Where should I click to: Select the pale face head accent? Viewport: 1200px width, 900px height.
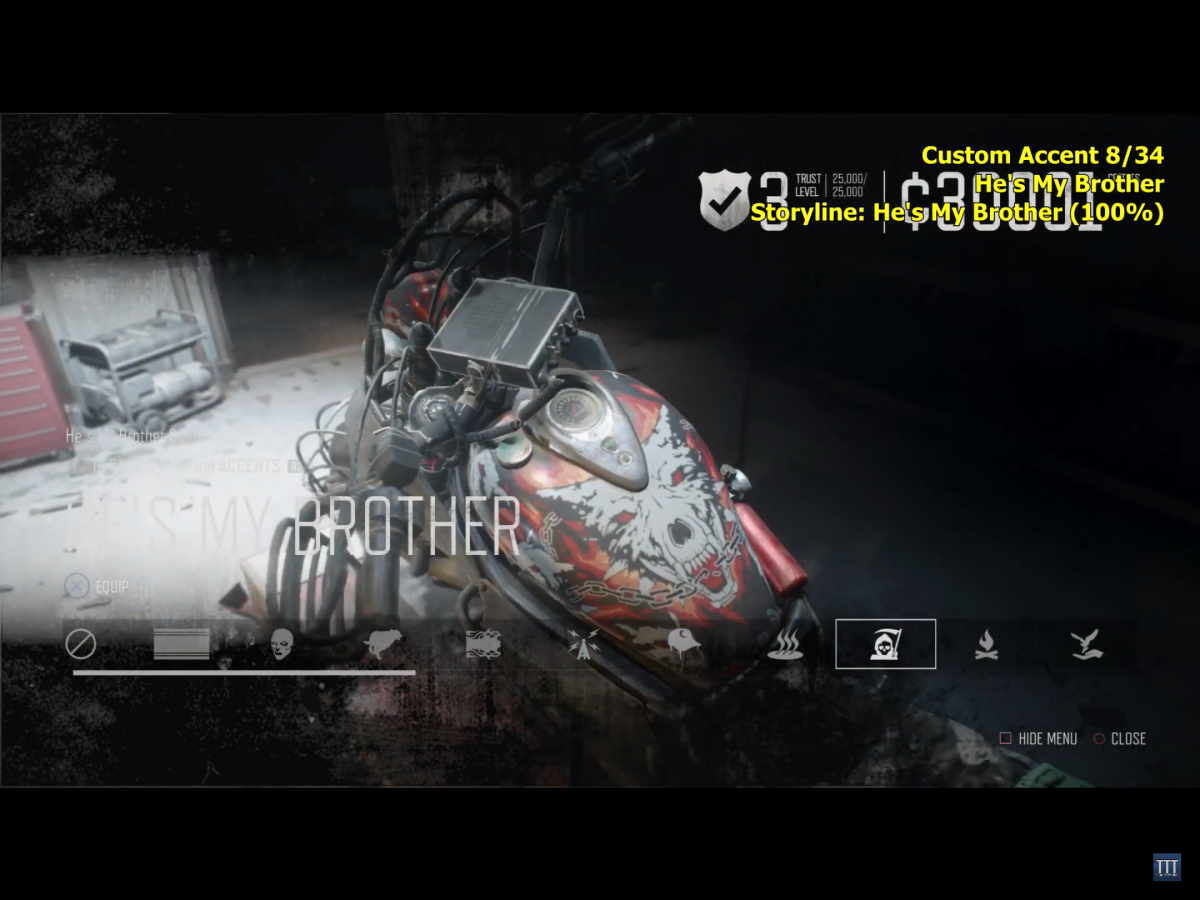pos(282,644)
